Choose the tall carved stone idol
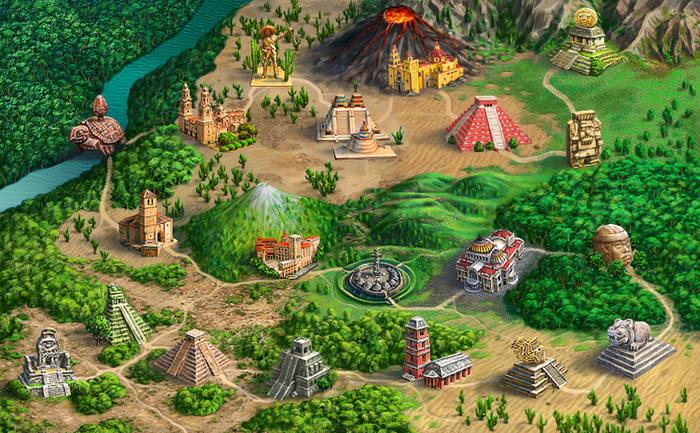This screenshot has height=433, width=700. click(x=583, y=138)
